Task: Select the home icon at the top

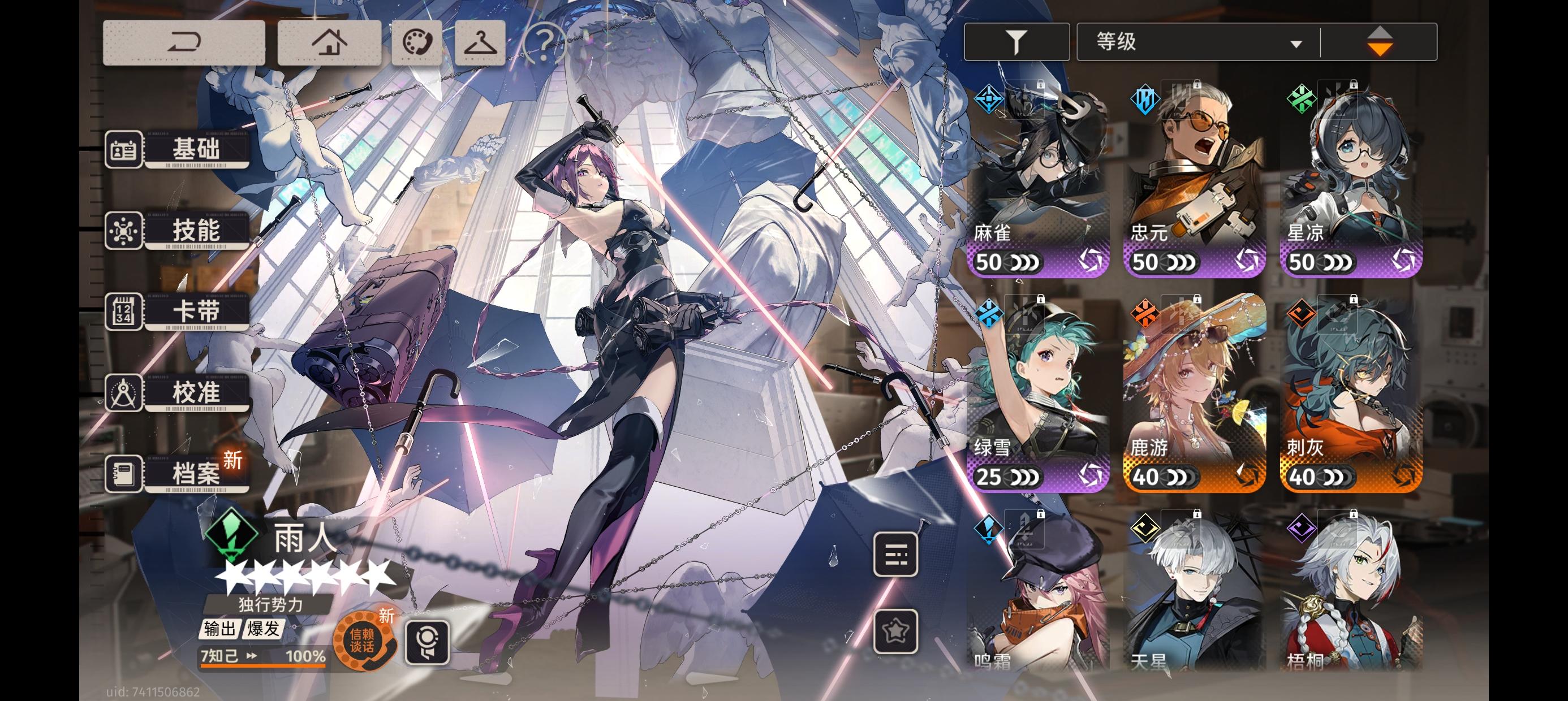Action: coord(329,42)
